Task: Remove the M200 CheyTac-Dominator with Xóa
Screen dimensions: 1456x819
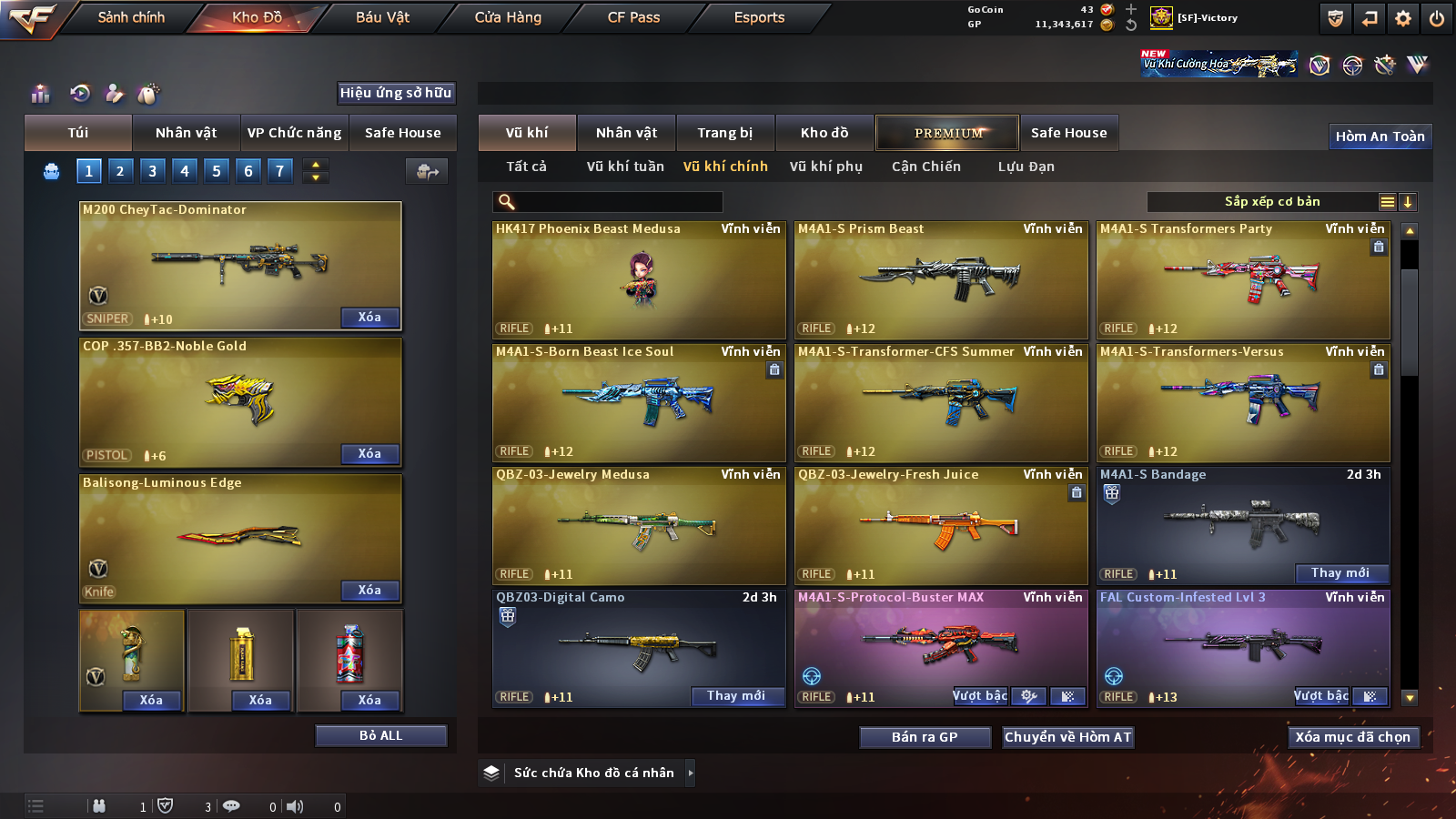Action: tap(369, 318)
